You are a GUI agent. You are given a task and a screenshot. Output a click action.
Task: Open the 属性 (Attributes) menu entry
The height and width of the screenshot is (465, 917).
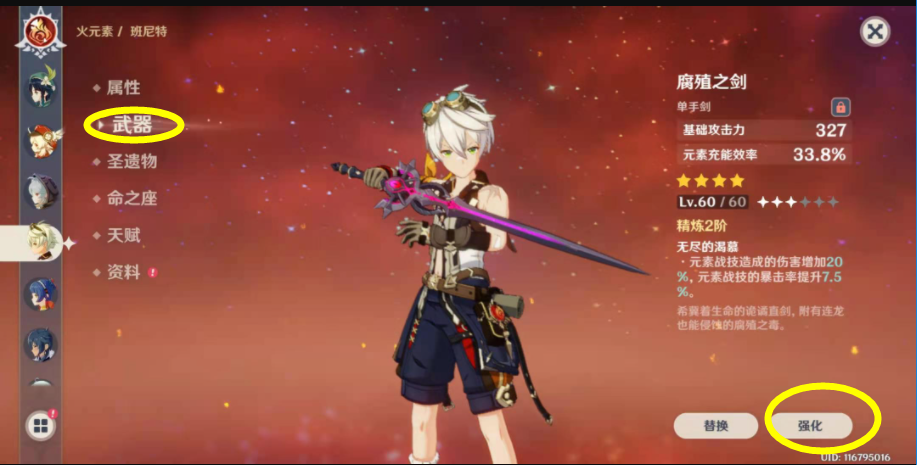click(123, 87)
